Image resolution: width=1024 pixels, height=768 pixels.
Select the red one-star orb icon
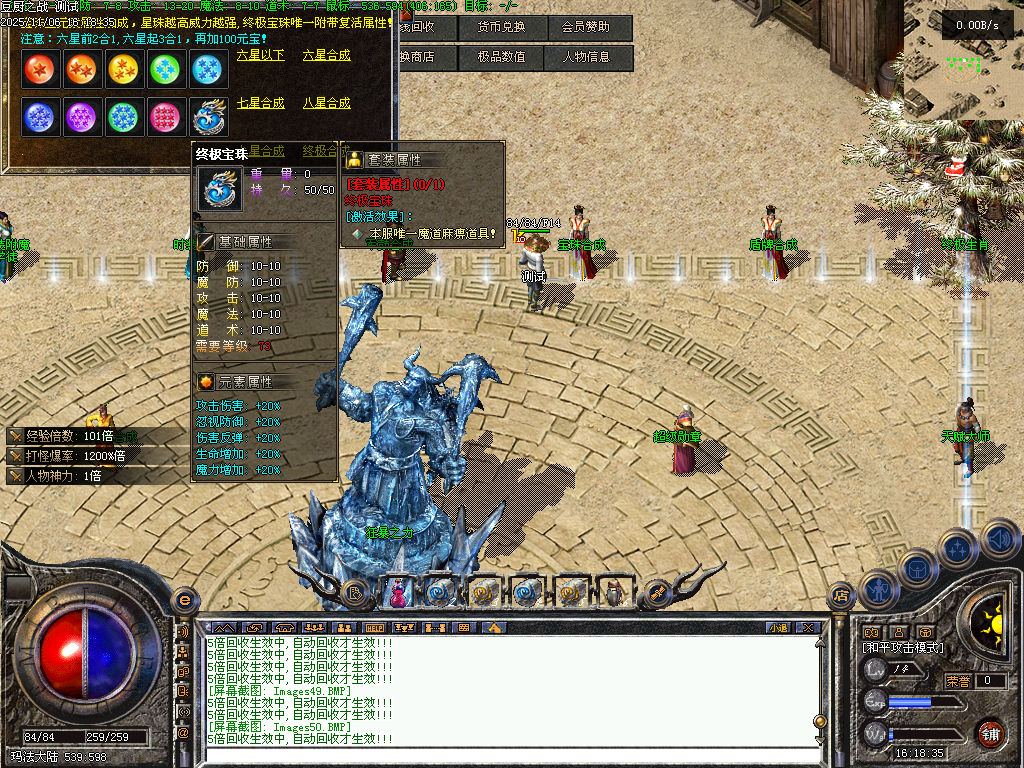click(39, 69)
